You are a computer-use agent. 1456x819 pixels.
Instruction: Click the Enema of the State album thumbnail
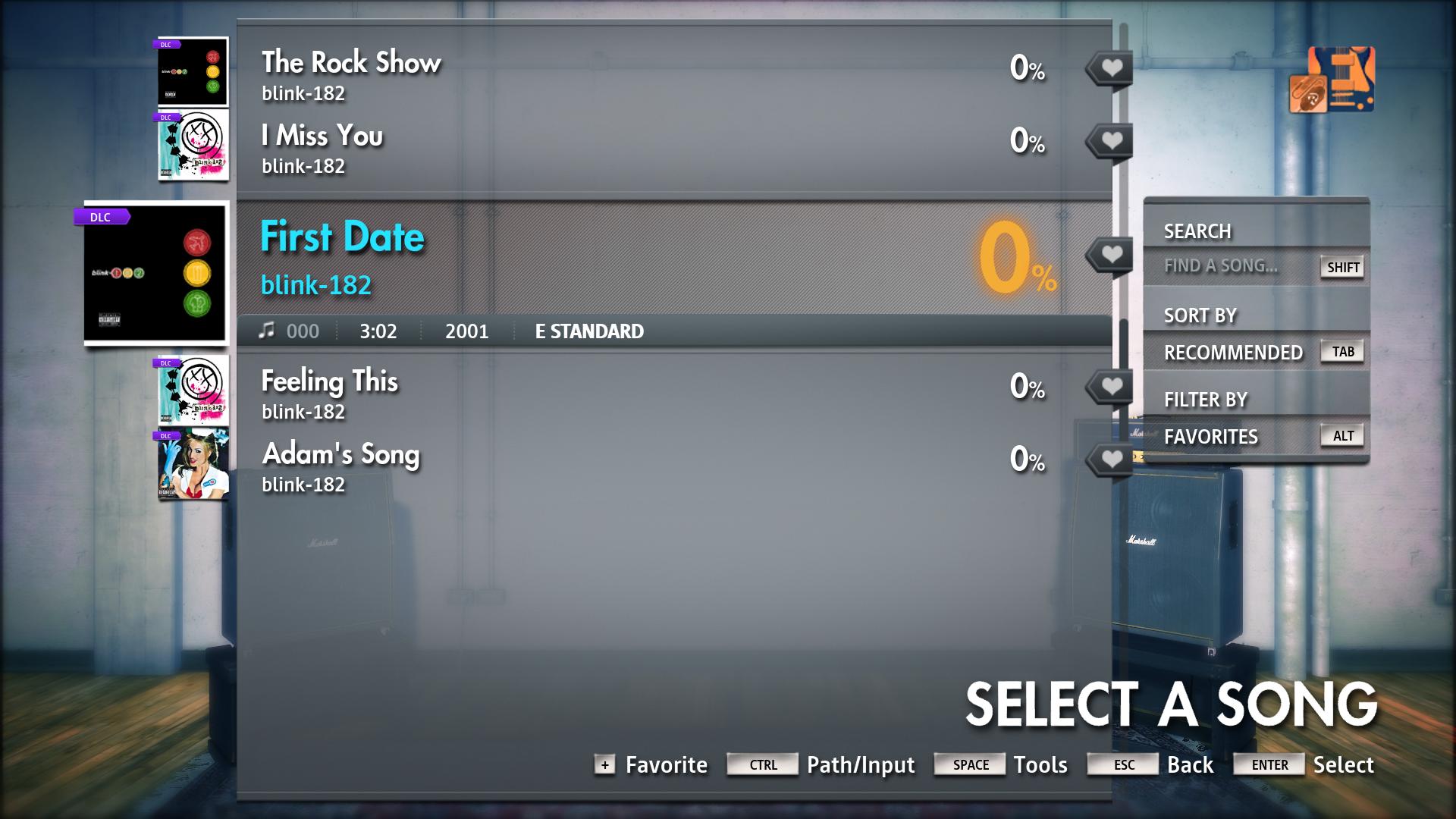(x=193, y=463)
